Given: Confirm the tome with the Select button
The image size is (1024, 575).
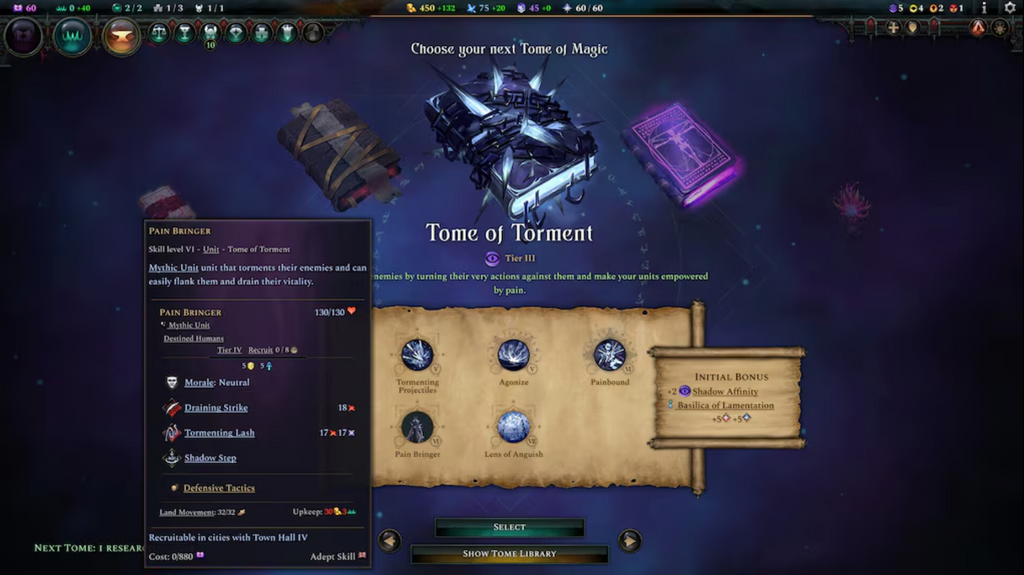Looking at the screenshot, I should tap(509, 527).
